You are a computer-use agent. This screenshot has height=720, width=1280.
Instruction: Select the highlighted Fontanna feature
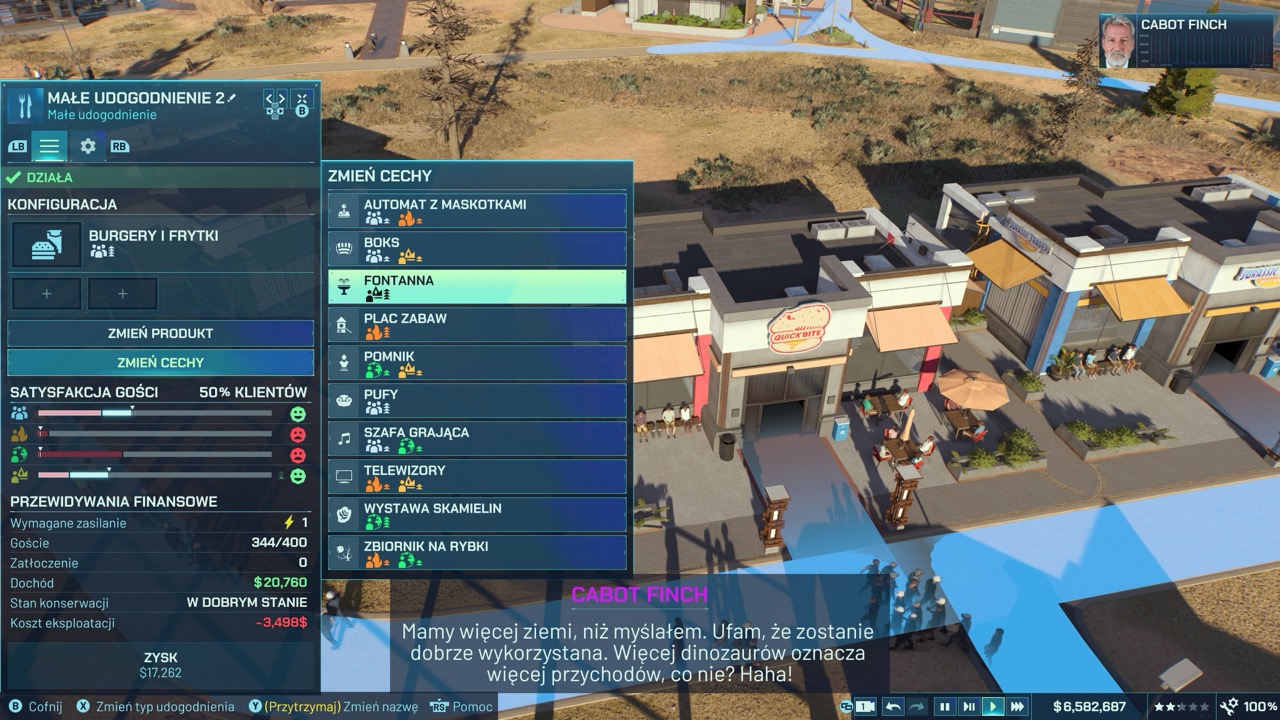coord(477,286)
